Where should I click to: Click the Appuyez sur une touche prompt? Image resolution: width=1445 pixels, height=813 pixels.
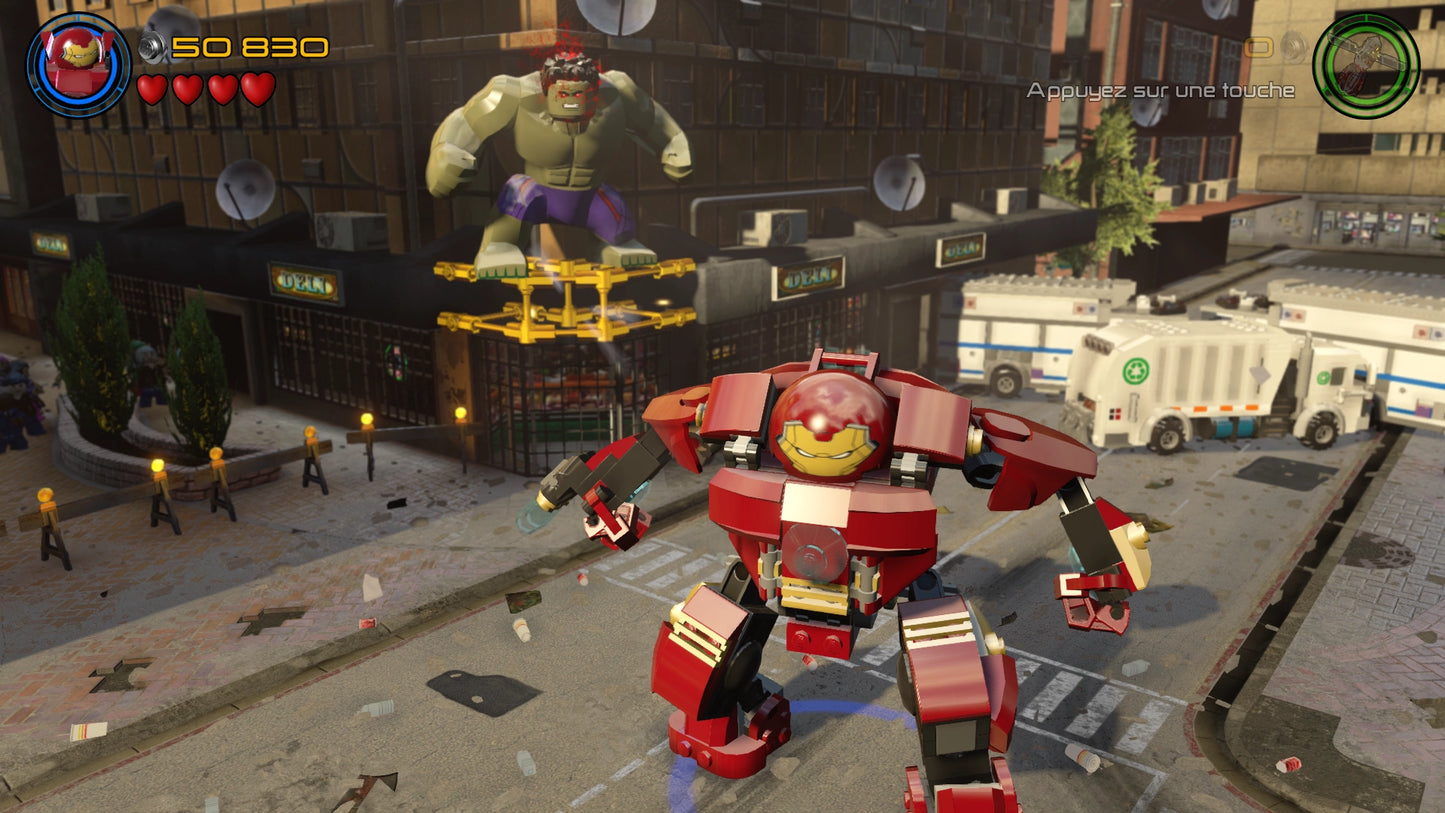1160,90
